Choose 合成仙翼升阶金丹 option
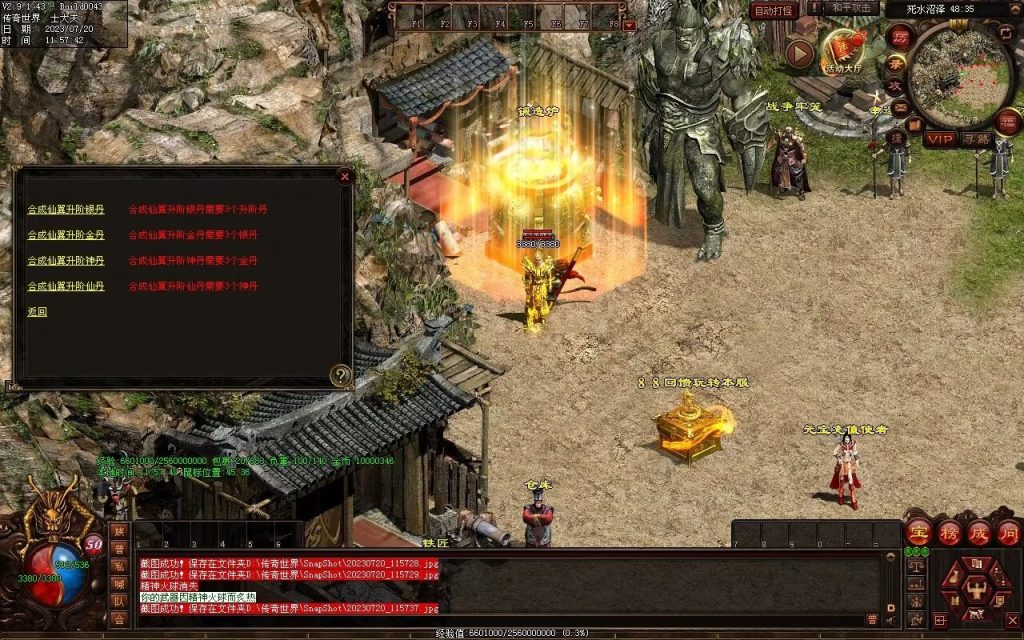 click(x=65, y=235)
